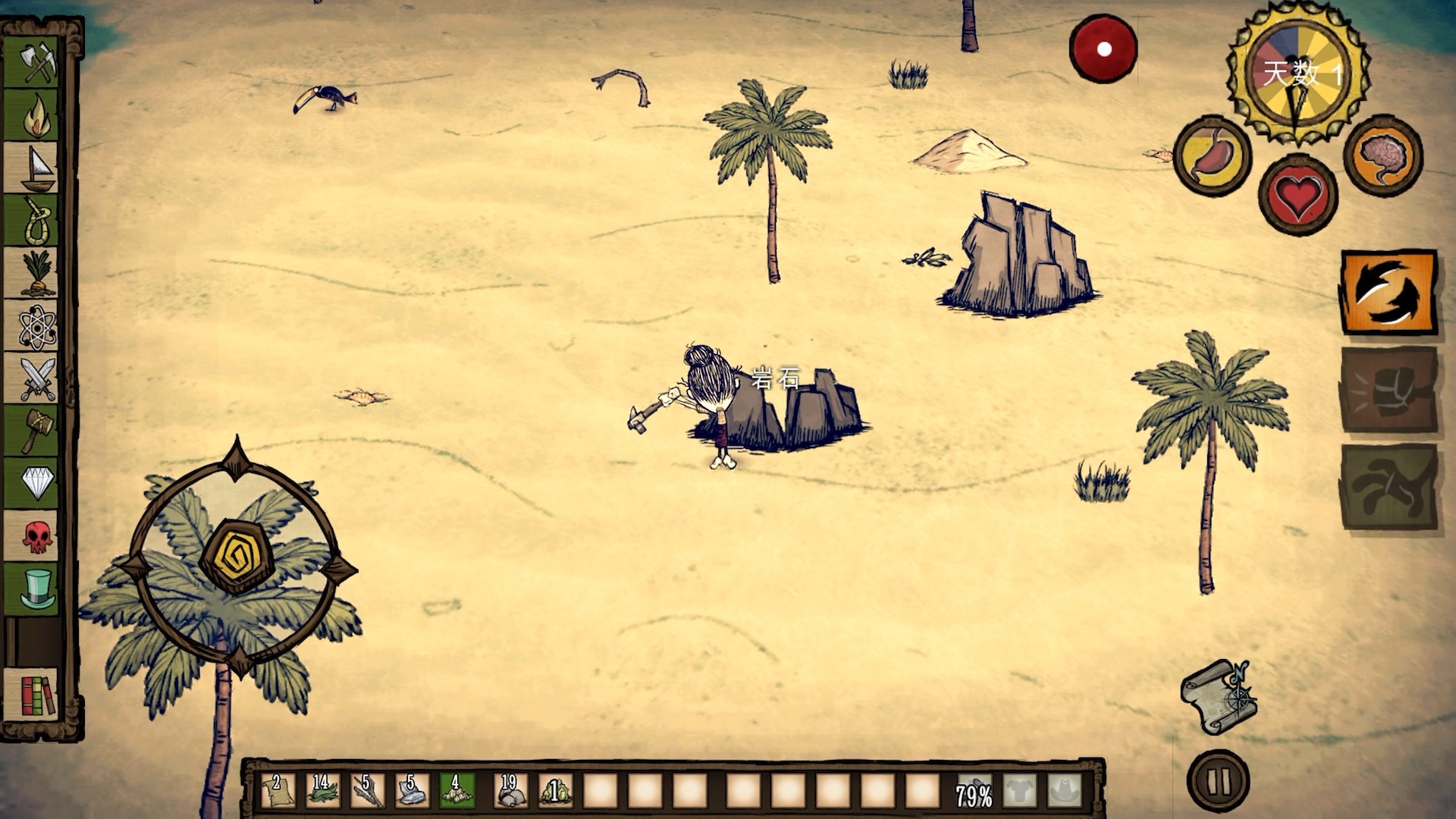This screenshot has height=819, width=1456.
Task: Pause the game
Action: coord(1219,781)
